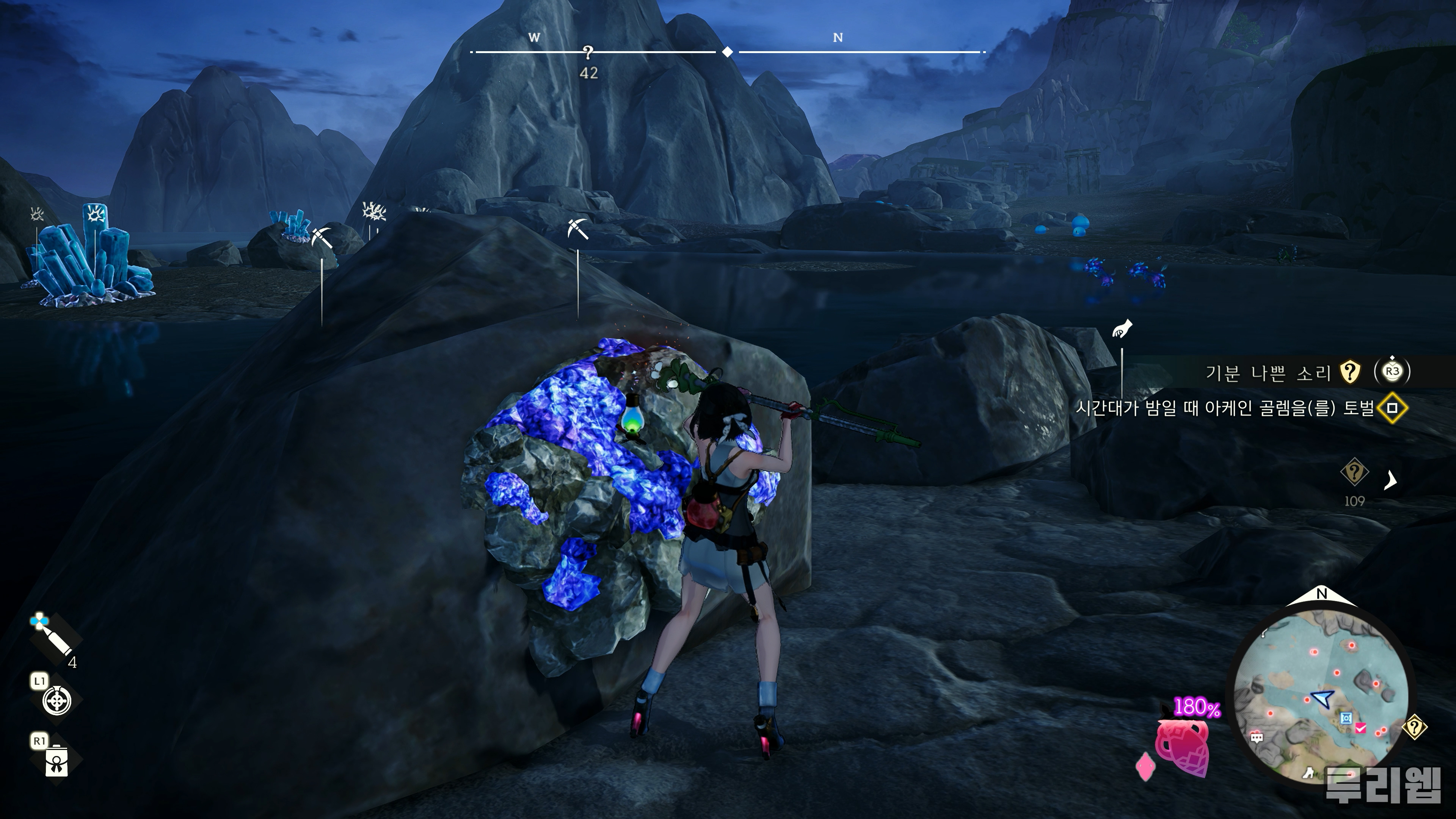1456x819 pixels.
Task: Click the white boot marker on minimap
Action: (x=1309, y=773)
